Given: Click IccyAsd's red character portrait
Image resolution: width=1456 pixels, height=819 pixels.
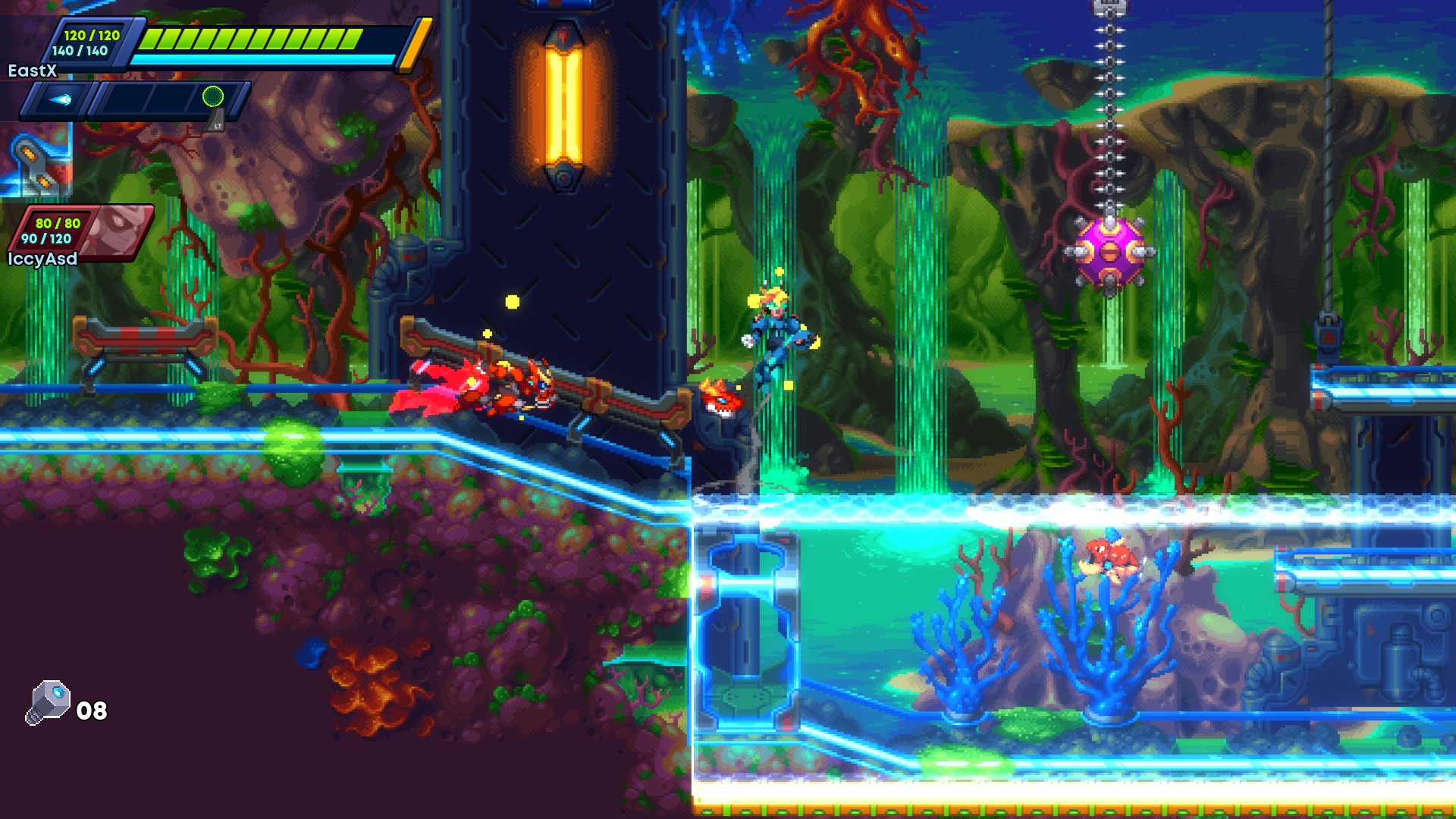Looking at the screenshot, I should tap(118, 230).
